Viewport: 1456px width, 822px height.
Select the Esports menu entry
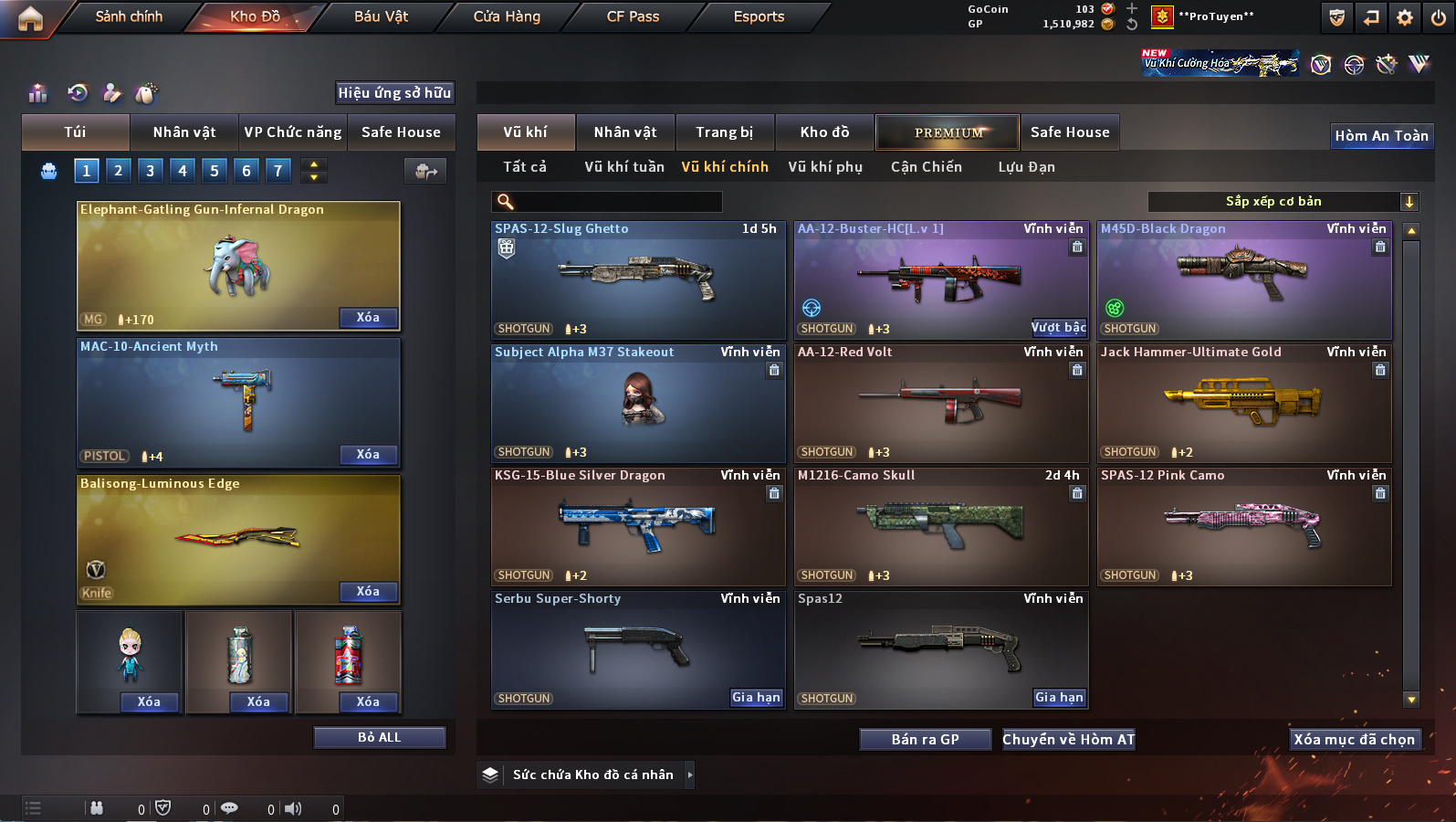[x=759, y=16]
